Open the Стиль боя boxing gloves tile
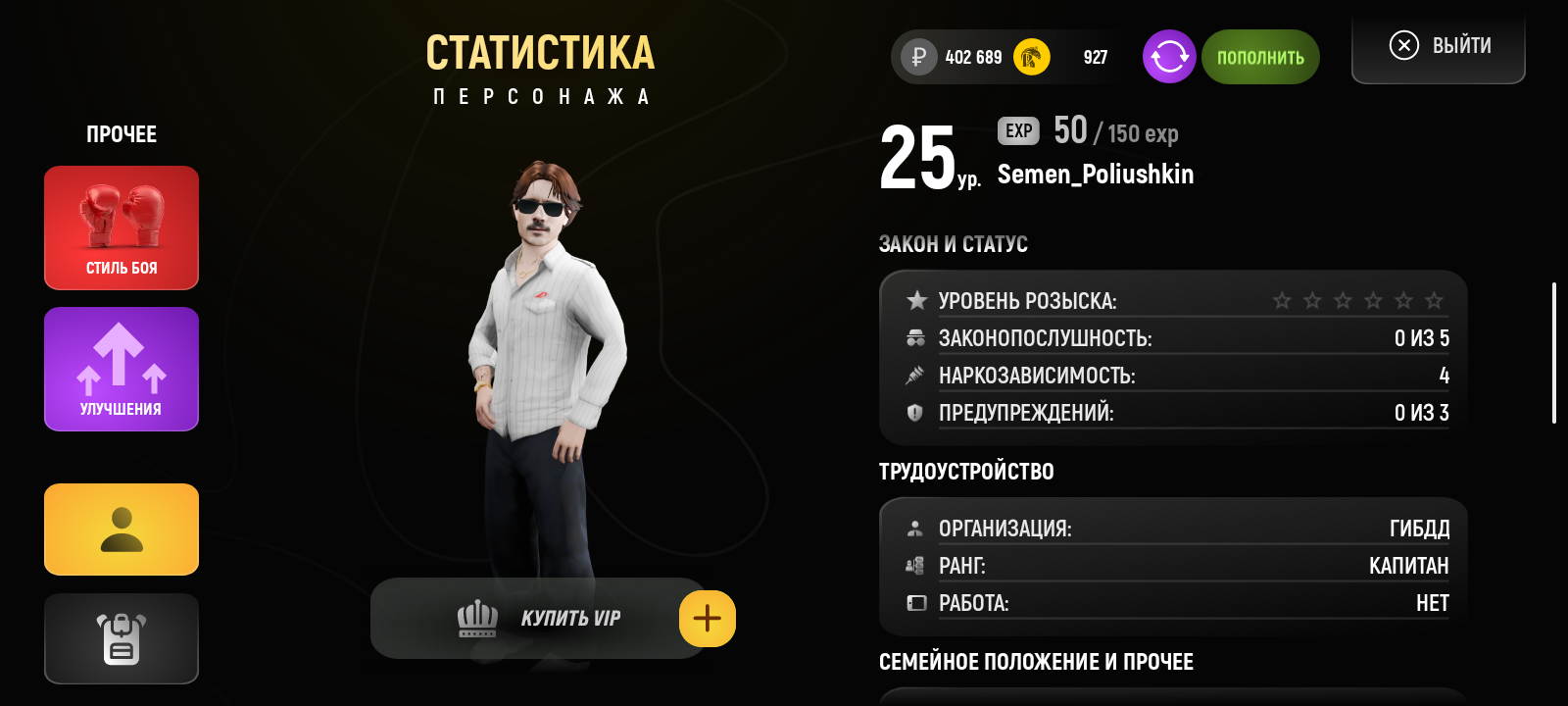The width and height of the screenshot is (1568, 706). 122,227
